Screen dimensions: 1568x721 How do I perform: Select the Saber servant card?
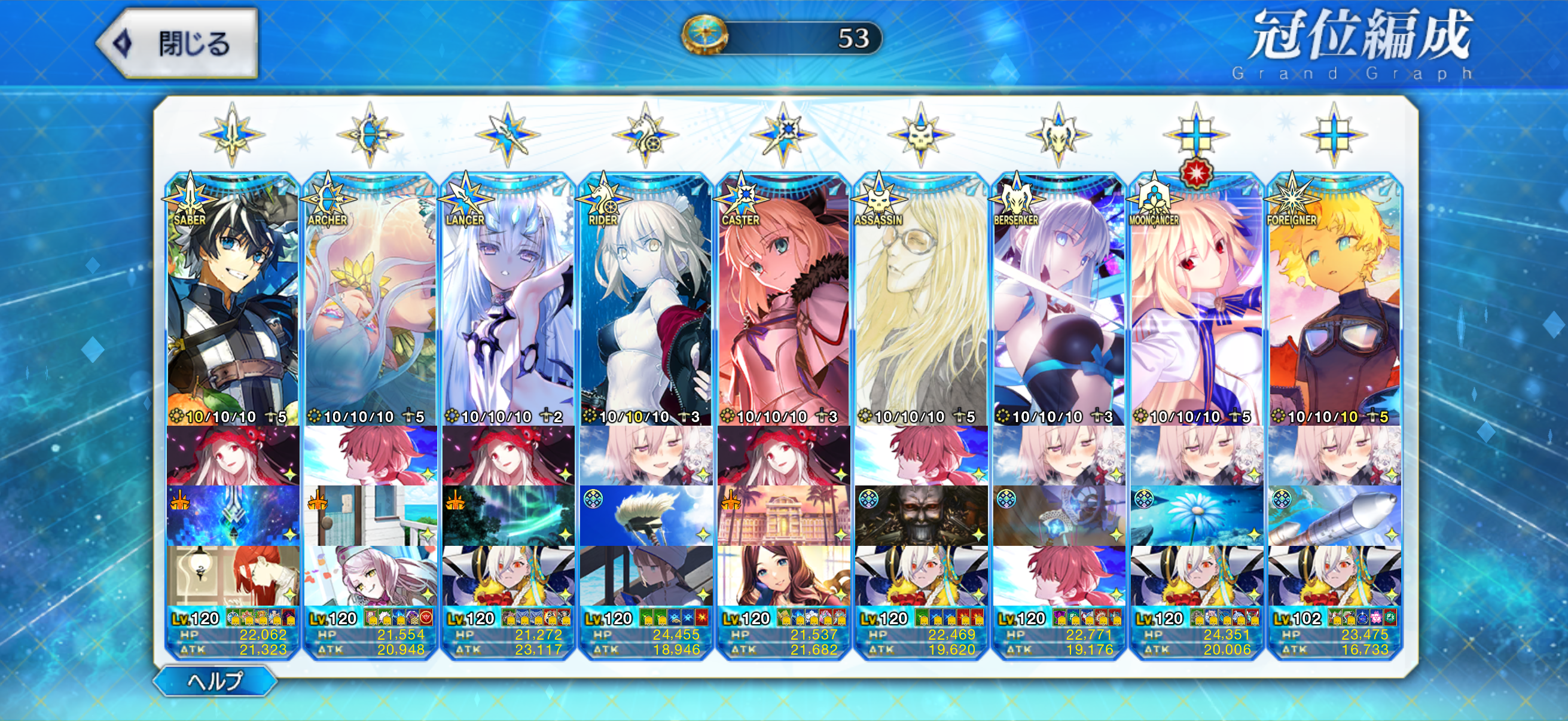233,304
